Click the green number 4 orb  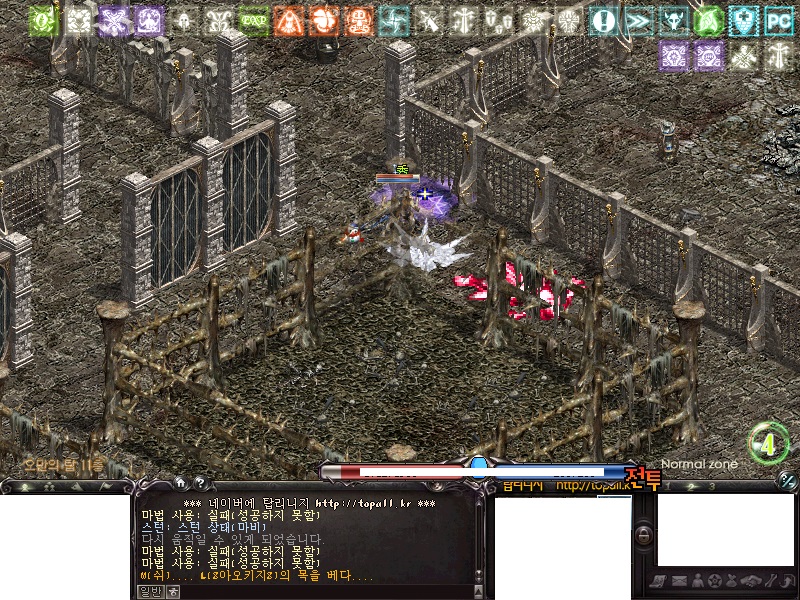click(768, 445)
